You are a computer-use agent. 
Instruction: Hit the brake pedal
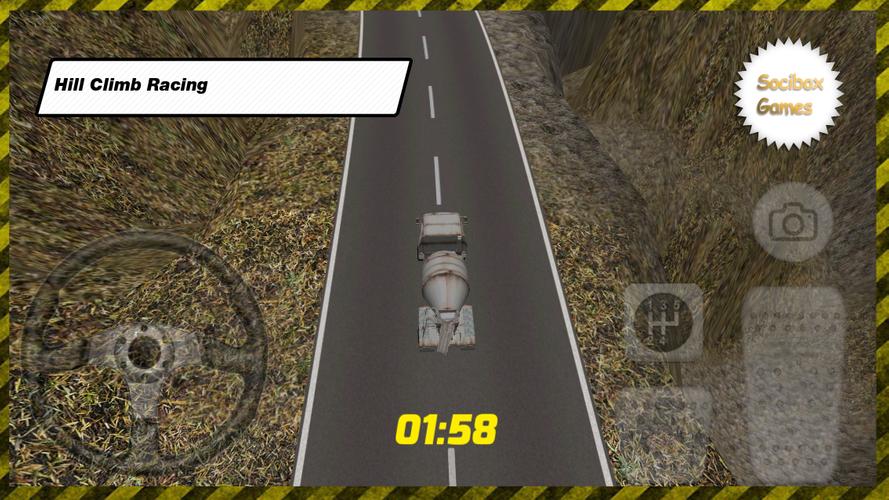tap(663, 432)
